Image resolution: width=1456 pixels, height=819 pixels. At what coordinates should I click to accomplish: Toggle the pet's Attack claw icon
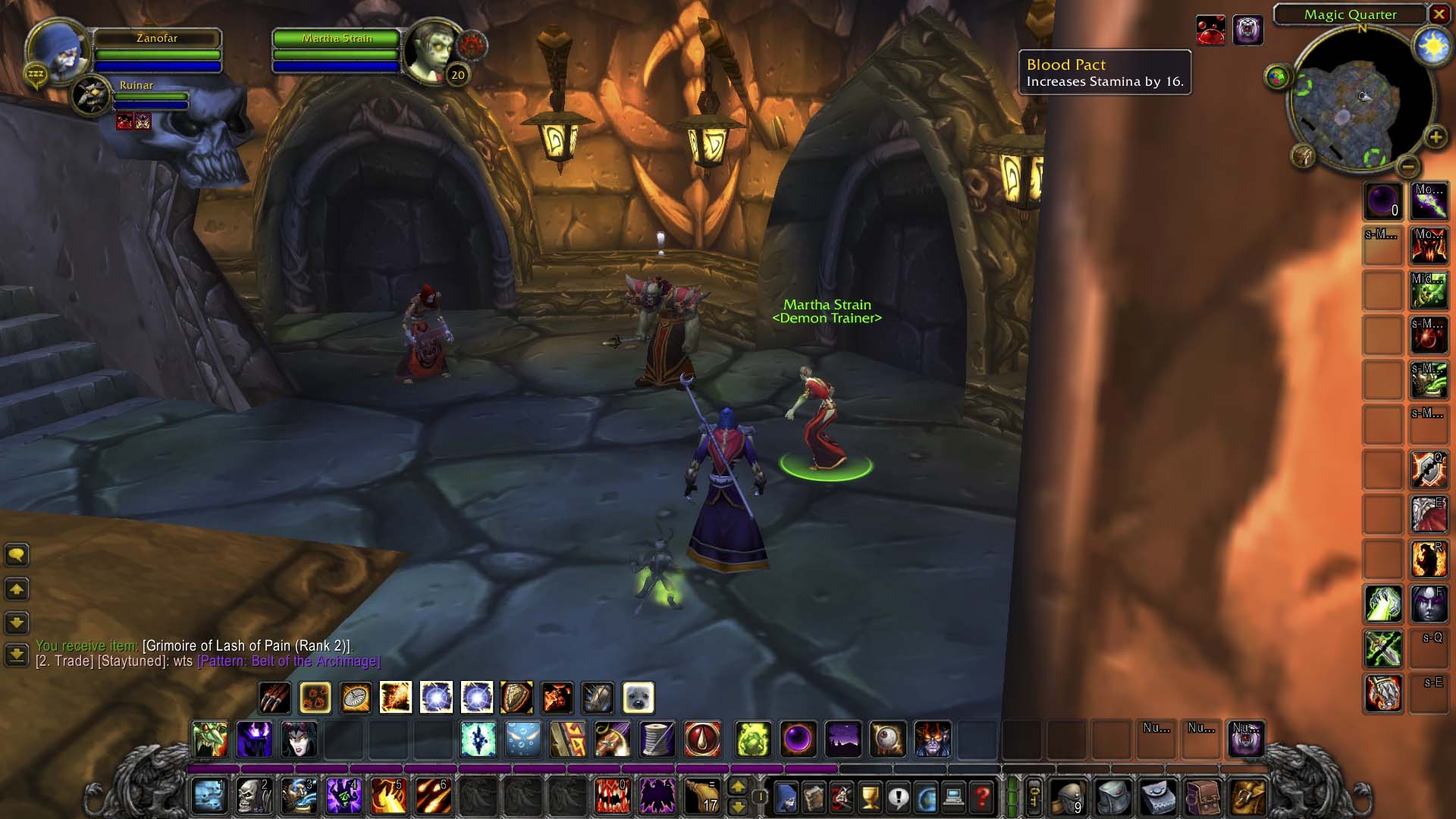coord(275,698)
